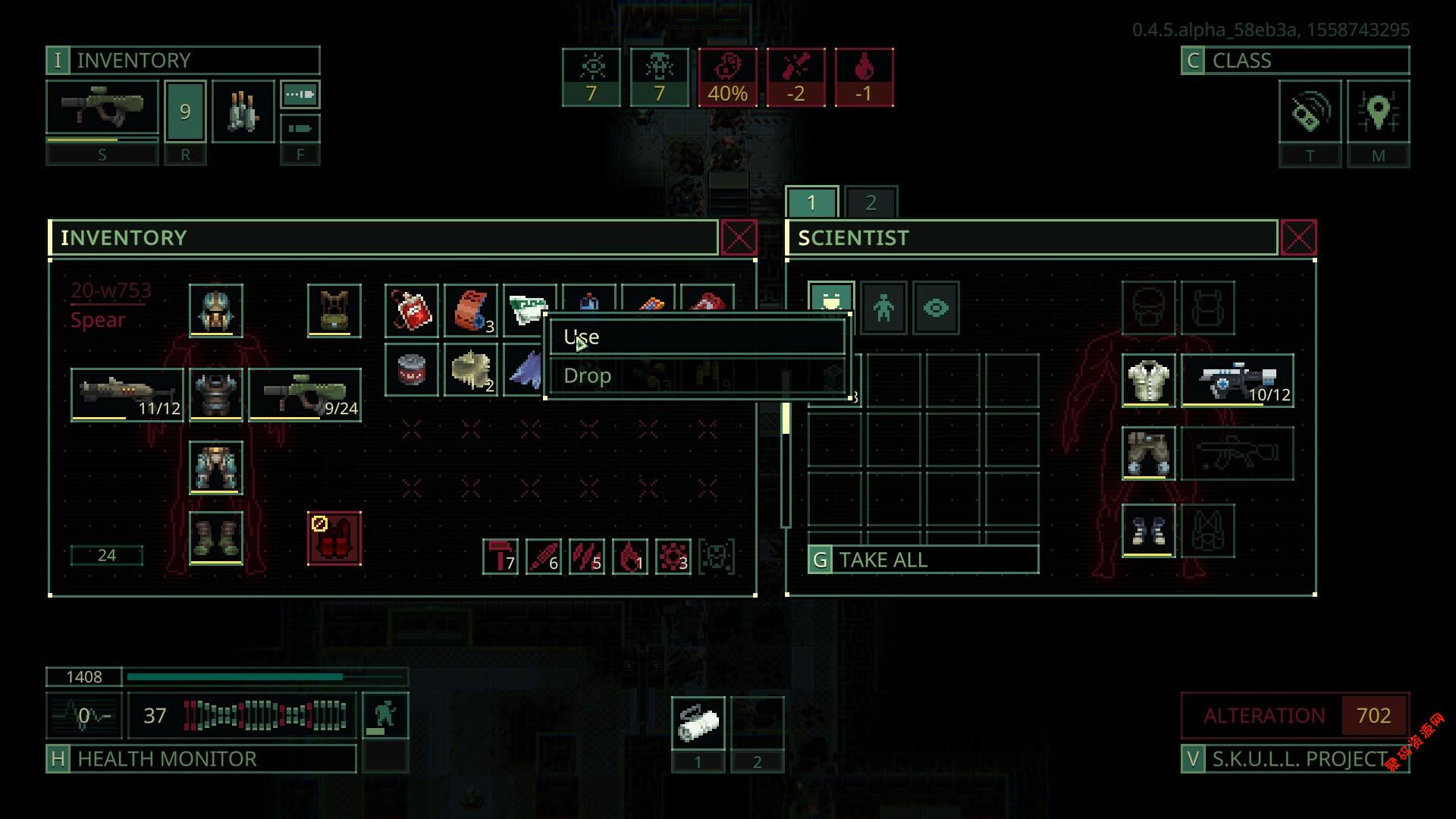Select Drop from the context menu
1456x819 pixels.
(695, 376)
